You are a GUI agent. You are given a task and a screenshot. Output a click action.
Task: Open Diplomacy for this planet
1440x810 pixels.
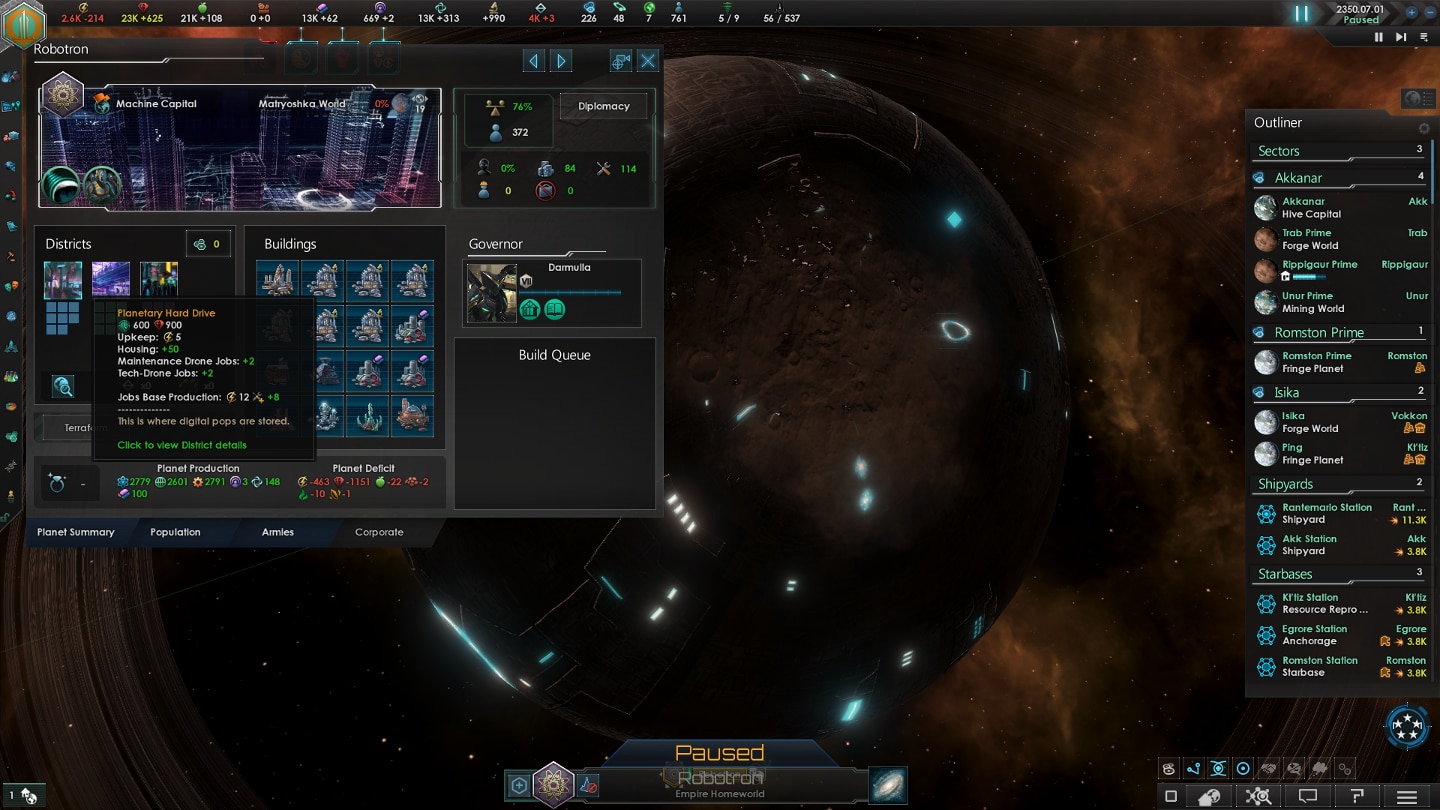click(603, 106)
